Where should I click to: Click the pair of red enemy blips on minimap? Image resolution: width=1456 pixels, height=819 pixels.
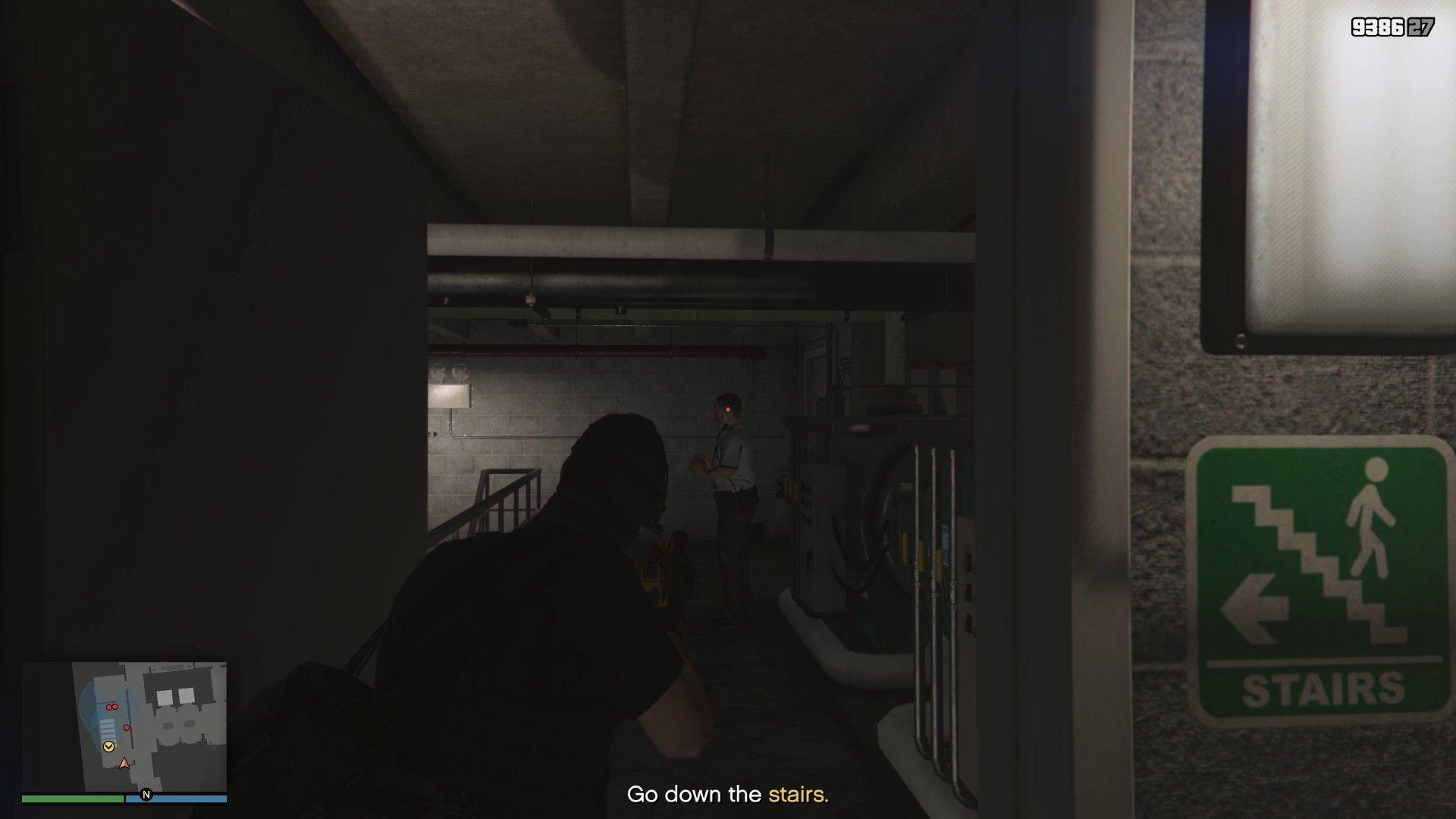click(111, 707)
